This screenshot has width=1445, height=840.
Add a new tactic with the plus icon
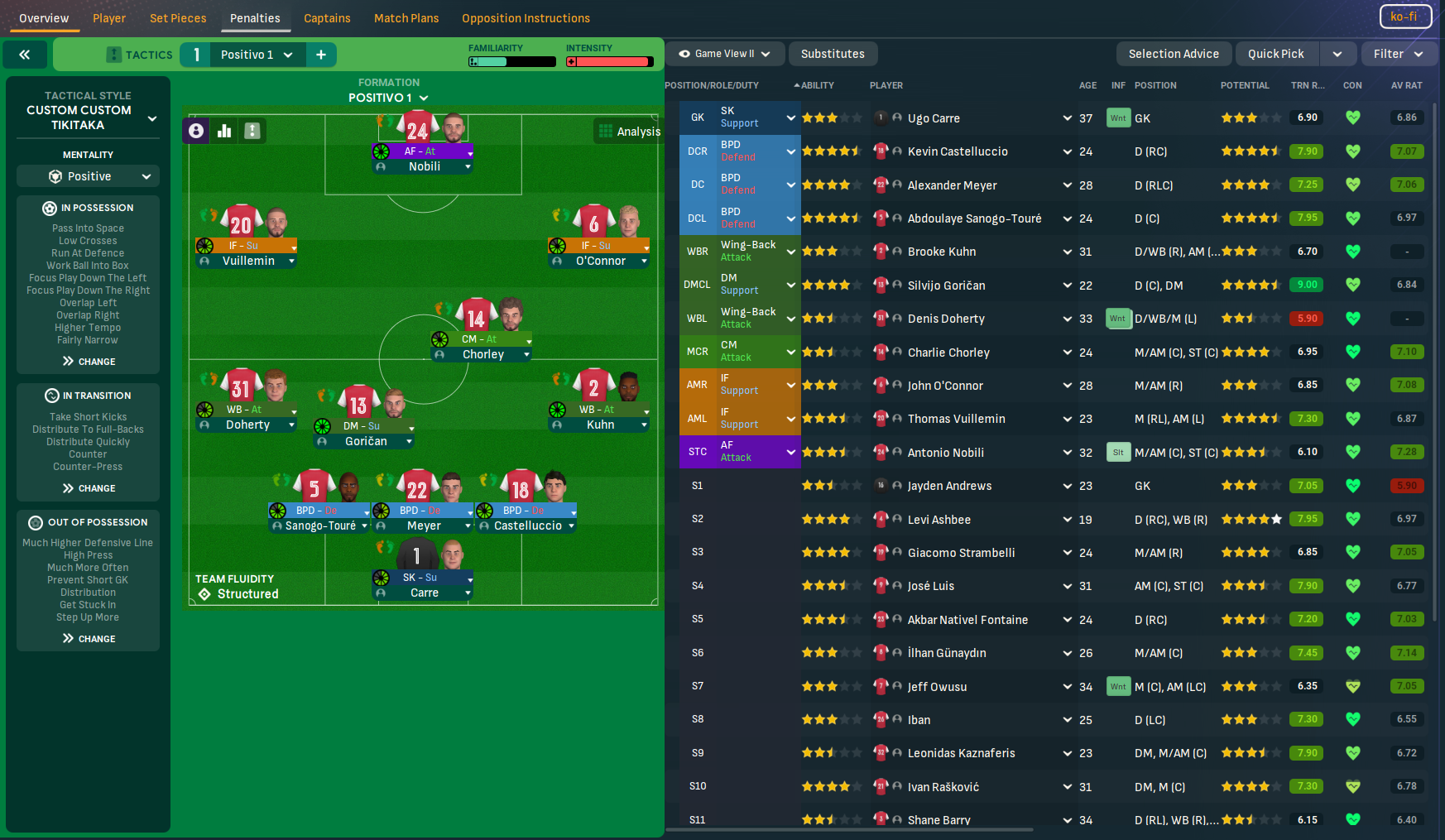[x=321, y=54]
